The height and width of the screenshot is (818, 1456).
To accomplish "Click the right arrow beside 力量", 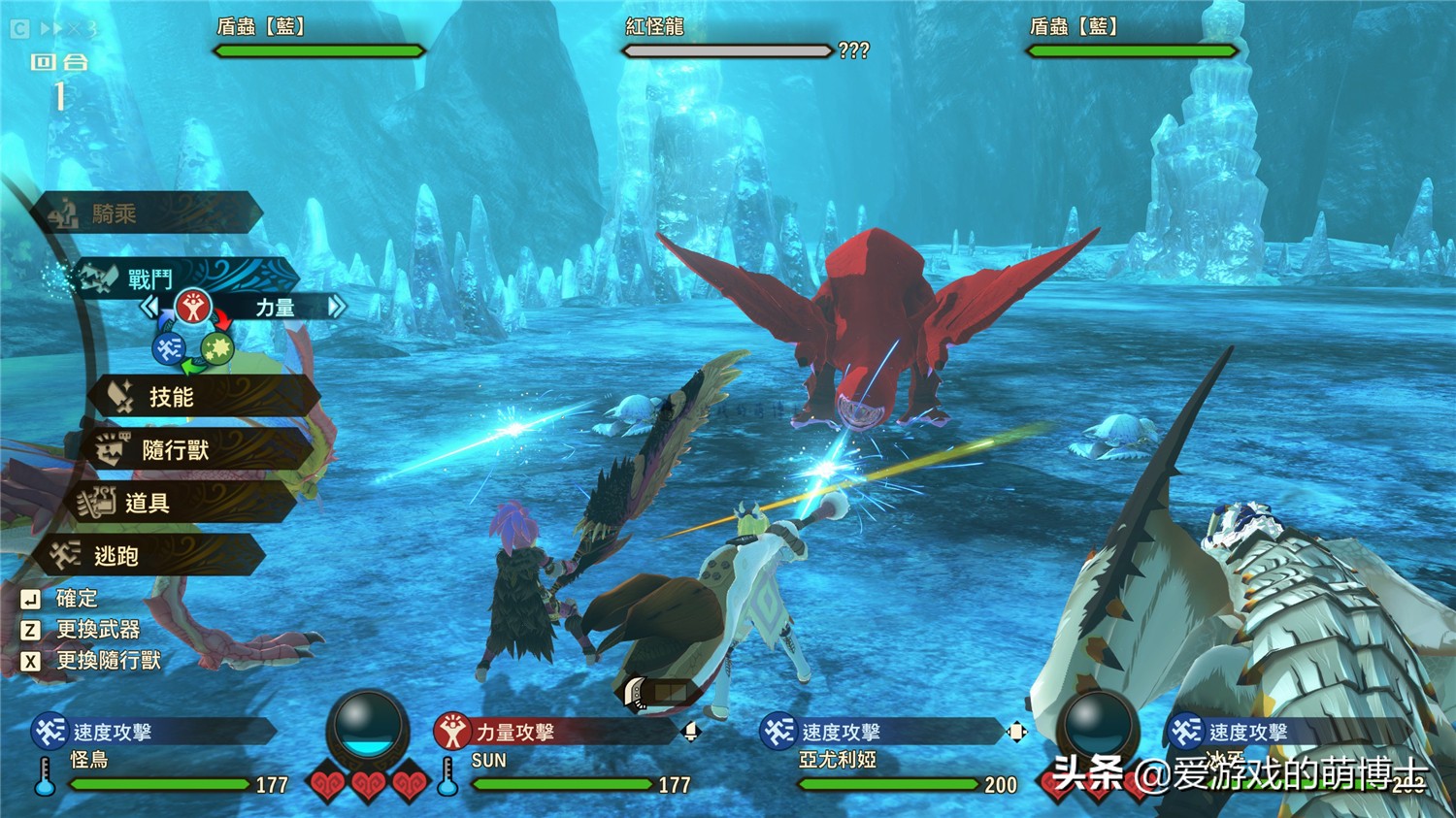I will [x=336, y=308].
